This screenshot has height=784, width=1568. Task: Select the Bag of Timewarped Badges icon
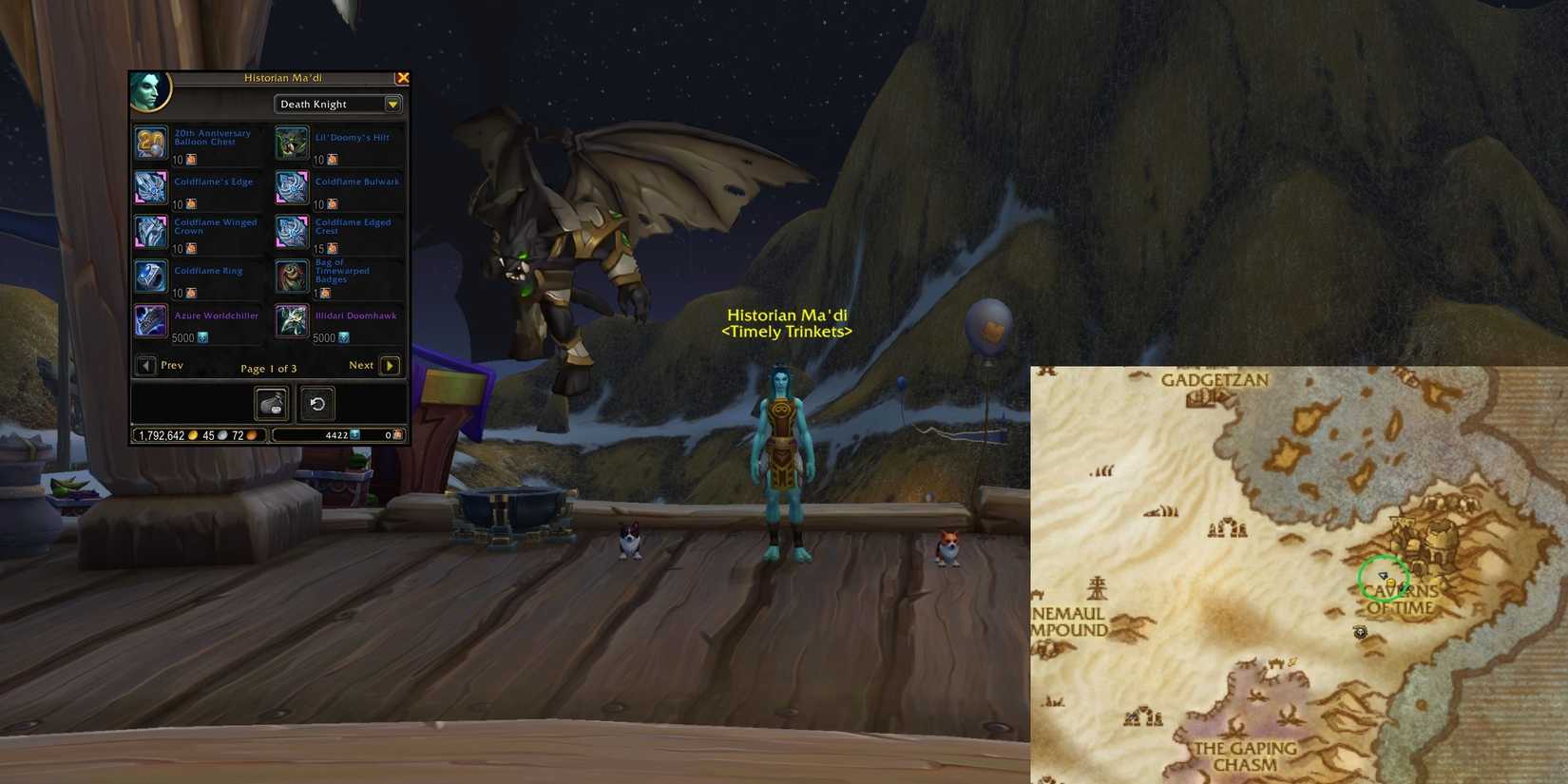291,275
